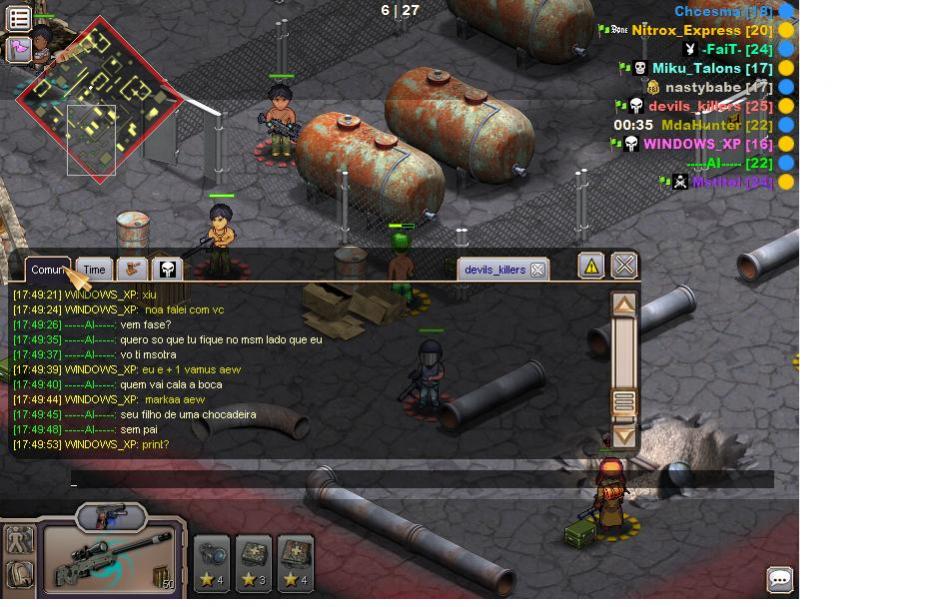The width and height of the screenshot is (951, 607).
Task: Open the skull chat tab
Action: coord(167,270)
